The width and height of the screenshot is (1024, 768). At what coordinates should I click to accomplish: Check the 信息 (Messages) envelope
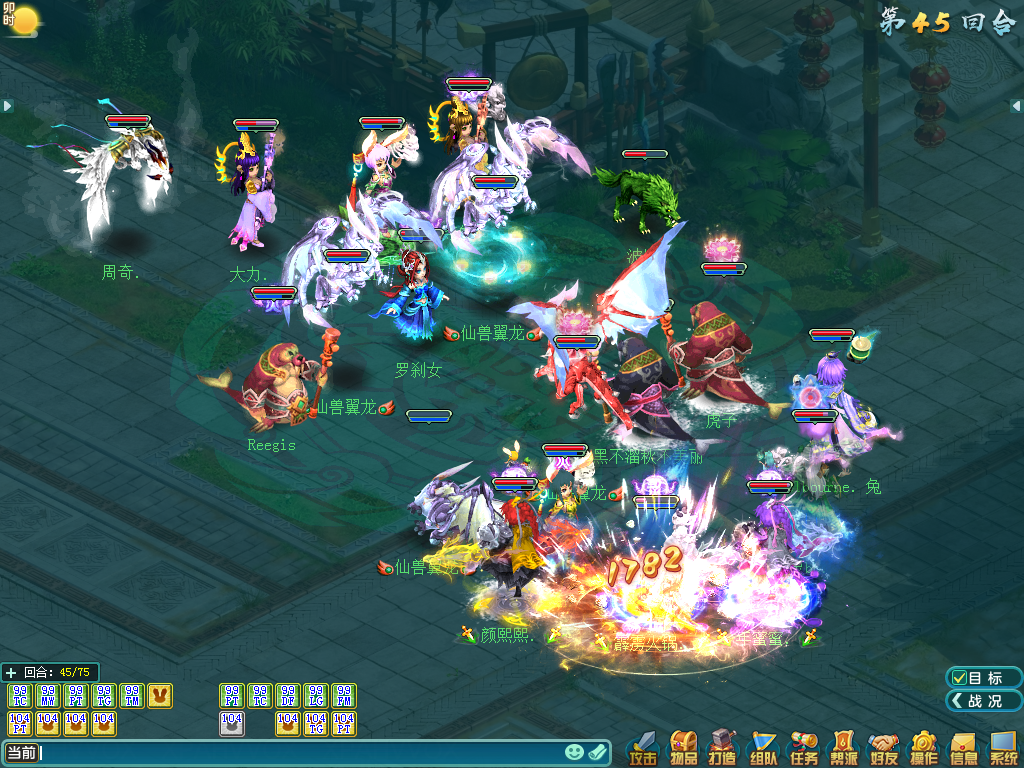[x=963, y=748]
